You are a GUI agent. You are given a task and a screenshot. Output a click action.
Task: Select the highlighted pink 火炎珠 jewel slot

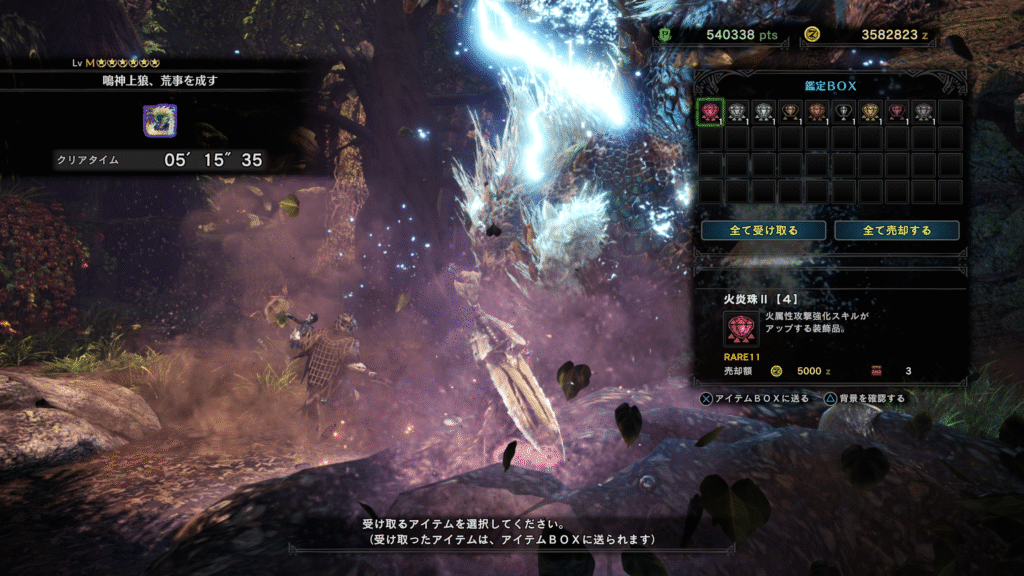(x=710, y=111)
